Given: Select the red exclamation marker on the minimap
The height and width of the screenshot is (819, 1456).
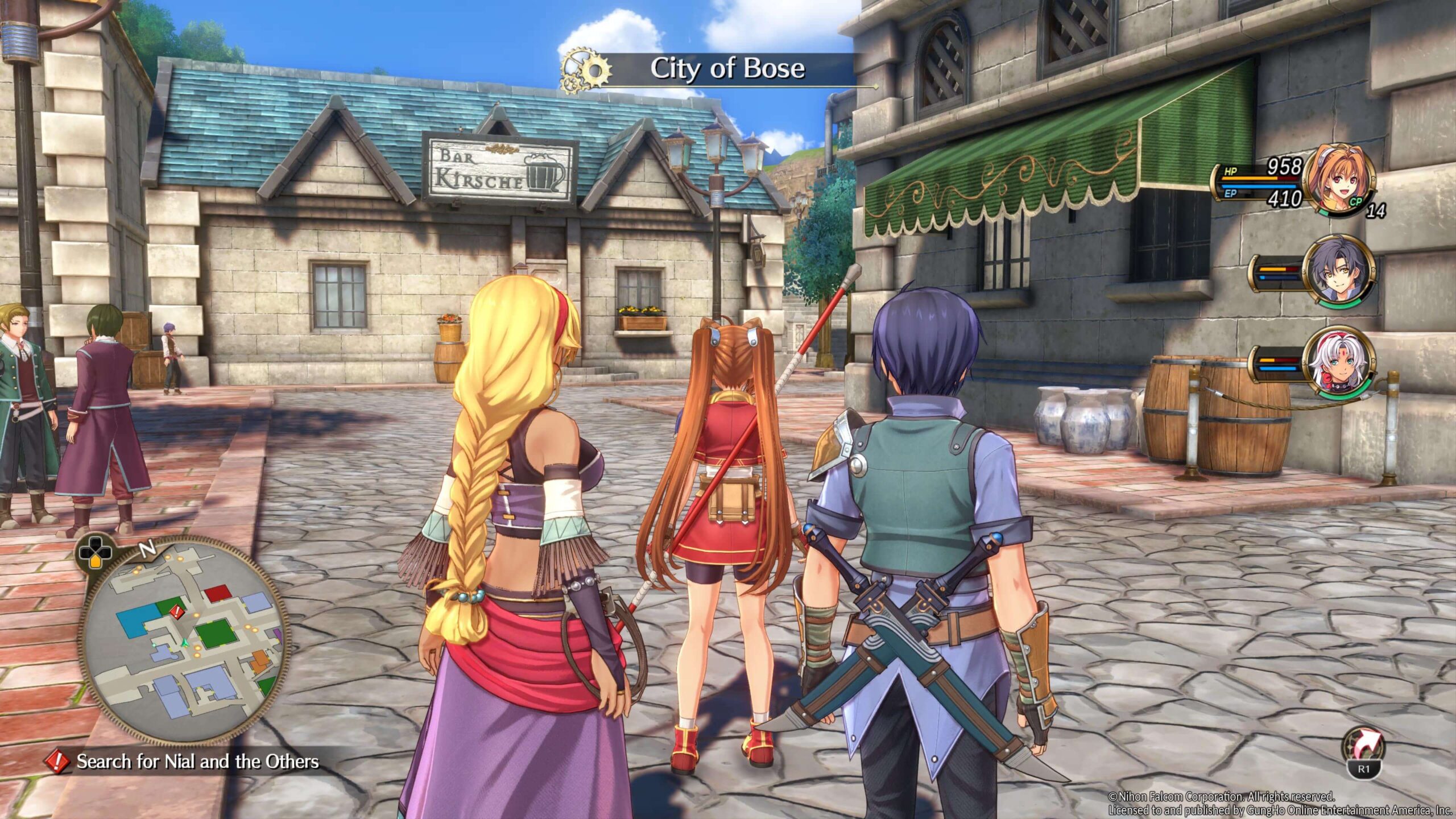Looking at the screenshot, I should click(x=176, y=613).
